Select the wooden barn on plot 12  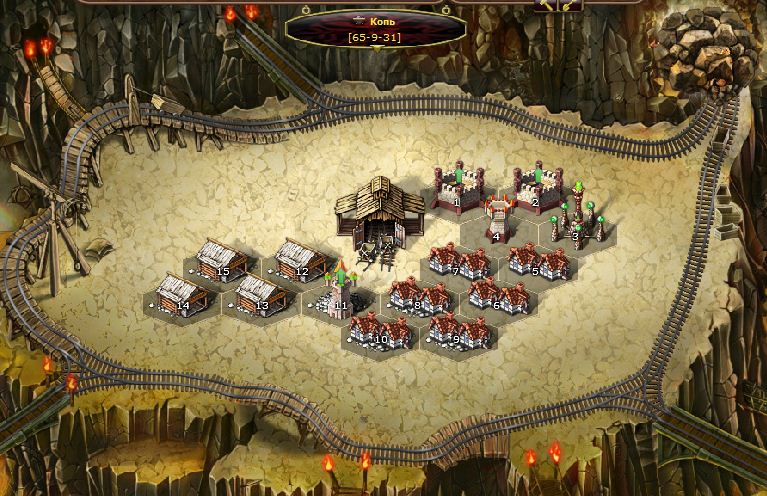click(301, 260)
